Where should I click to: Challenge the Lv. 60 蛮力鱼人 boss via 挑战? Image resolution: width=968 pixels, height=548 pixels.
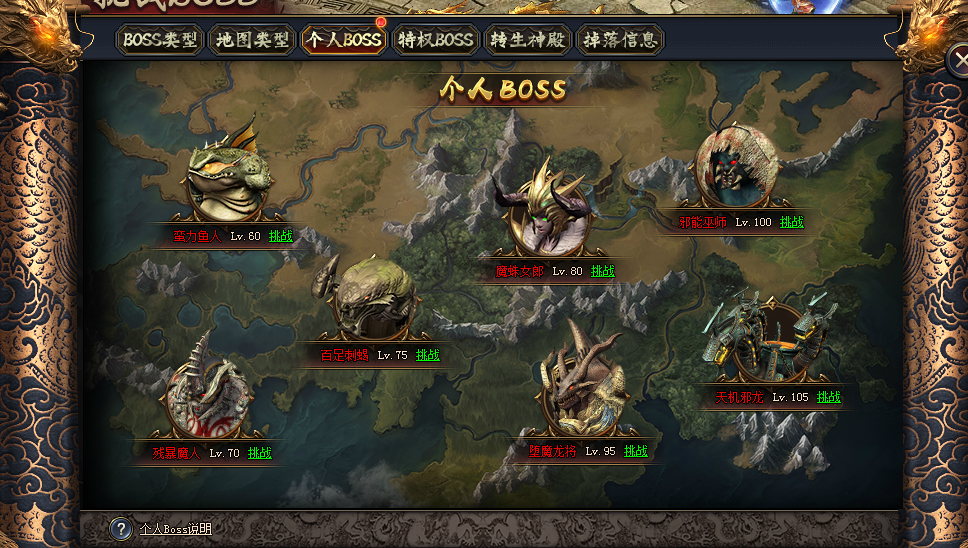[281, 236]
